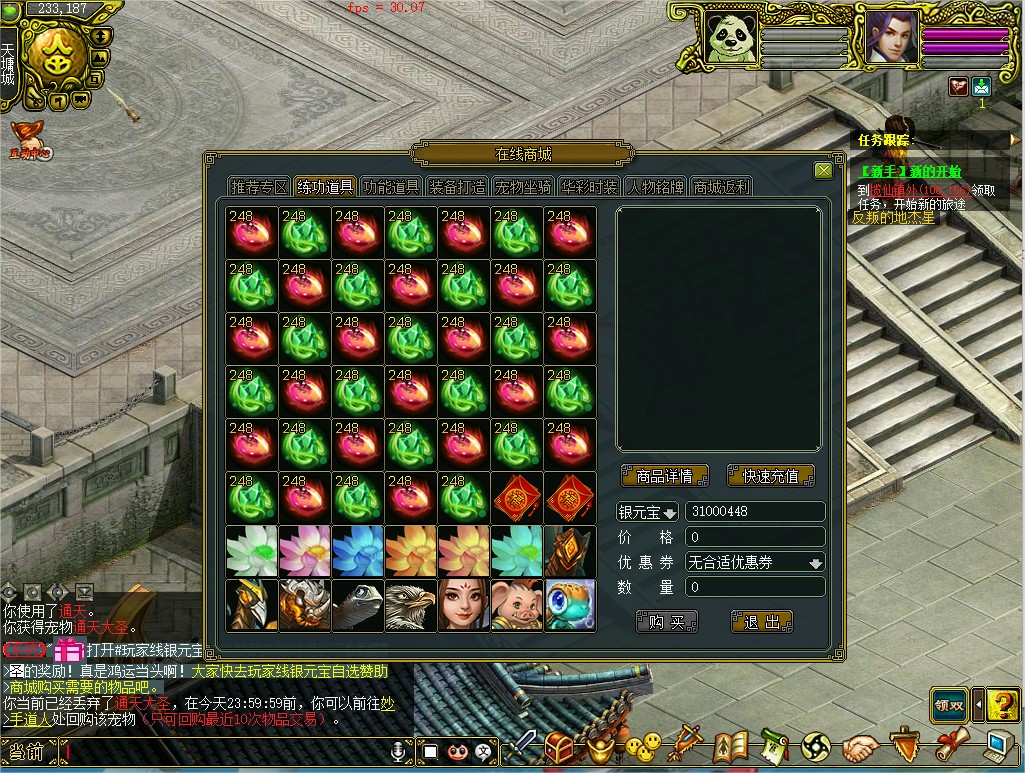Screen dimensions: 1025x773
Task: Close the 在线商城 shop window
Action: click(823, 171)
